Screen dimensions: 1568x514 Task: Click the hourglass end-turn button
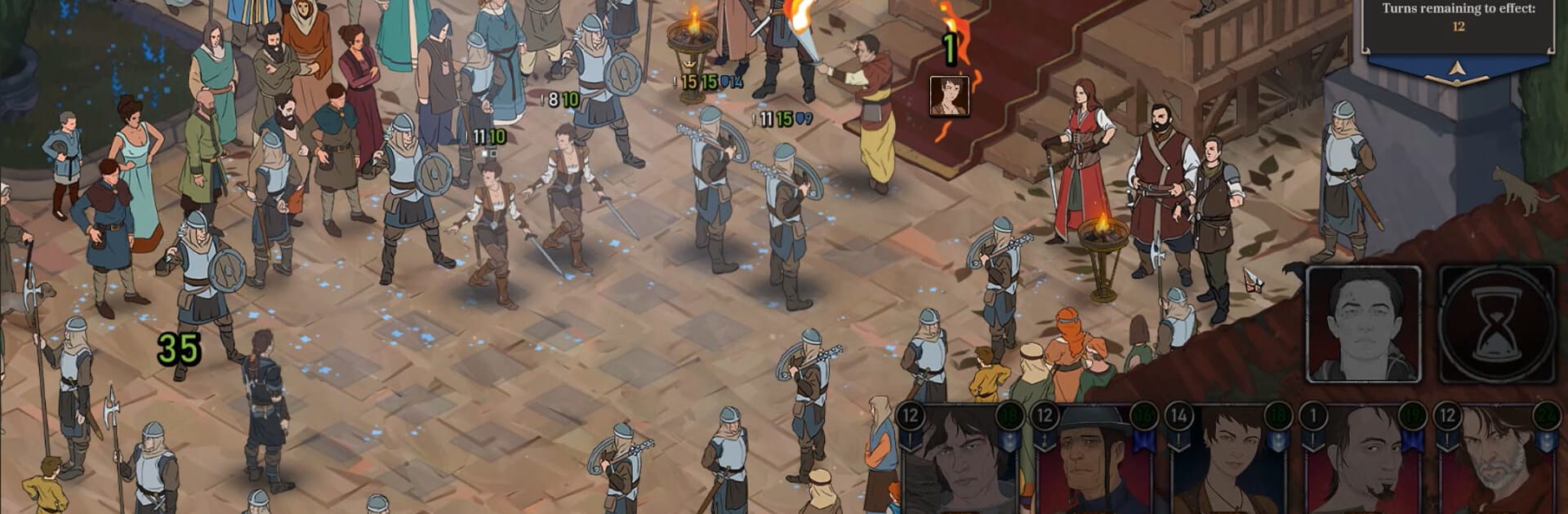coord(1496,324)
